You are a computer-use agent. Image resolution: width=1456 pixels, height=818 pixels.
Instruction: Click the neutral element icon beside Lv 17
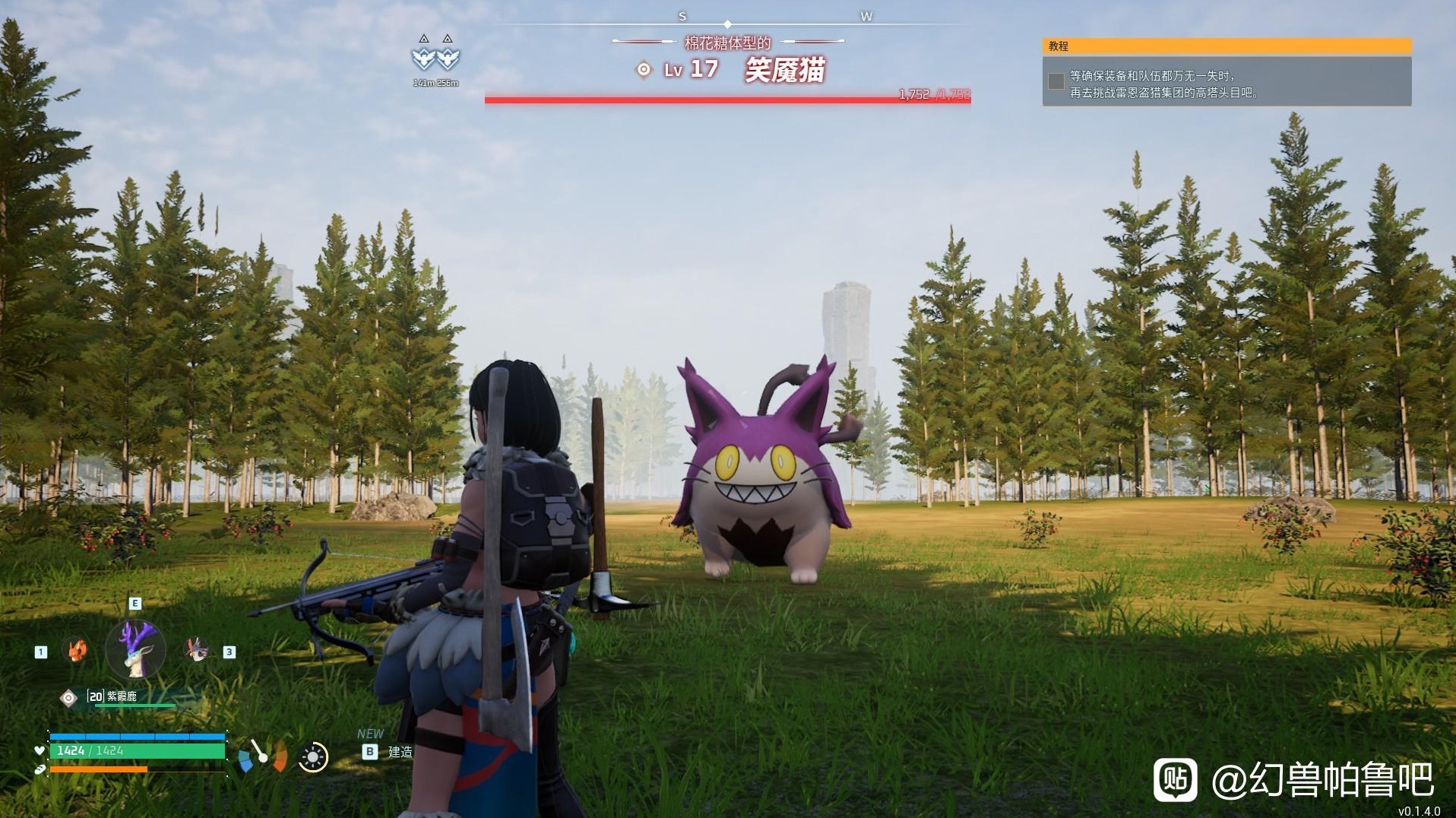[644, 70]
